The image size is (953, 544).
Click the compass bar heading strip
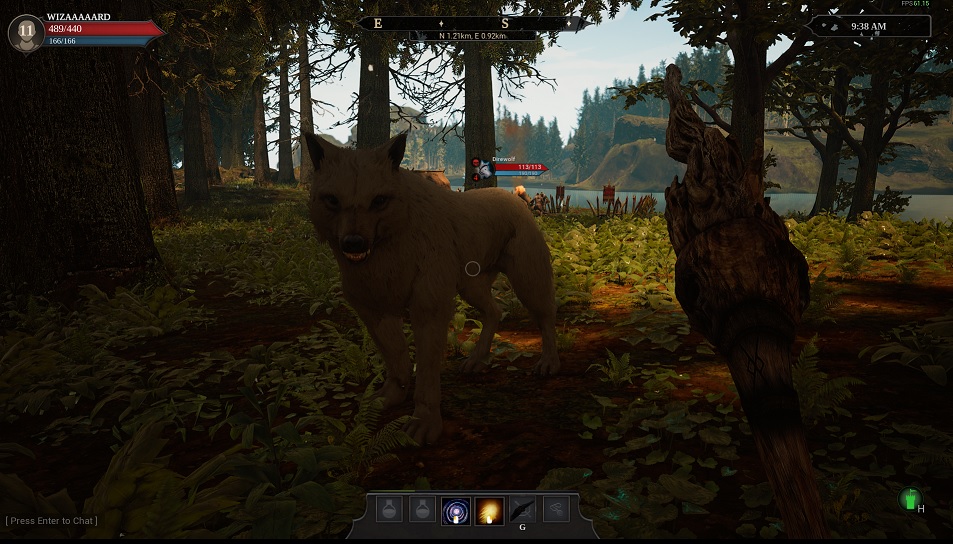pyautogui.click(x=470, y=23)
